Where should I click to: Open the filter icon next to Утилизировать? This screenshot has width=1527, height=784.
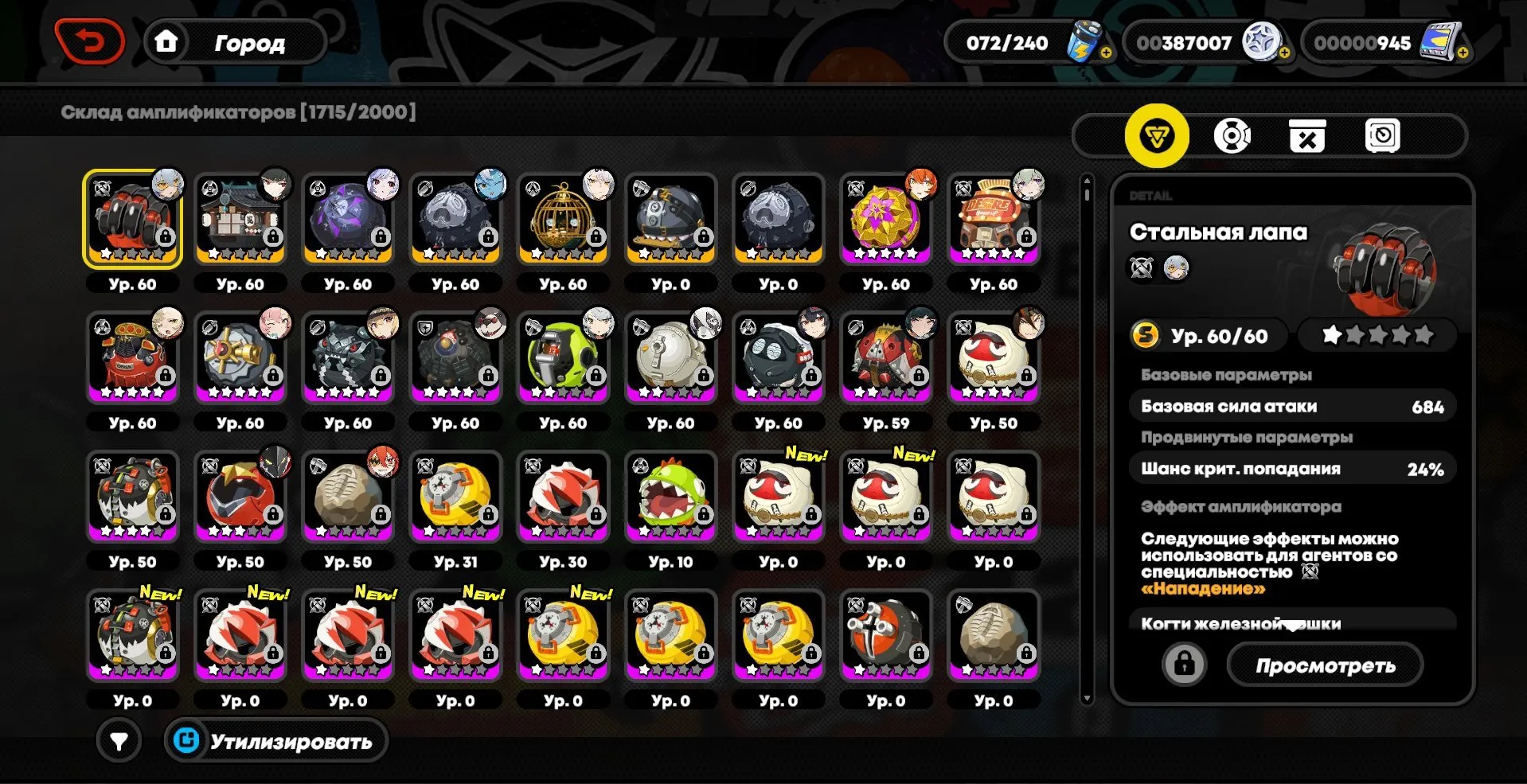coord(118,741)
